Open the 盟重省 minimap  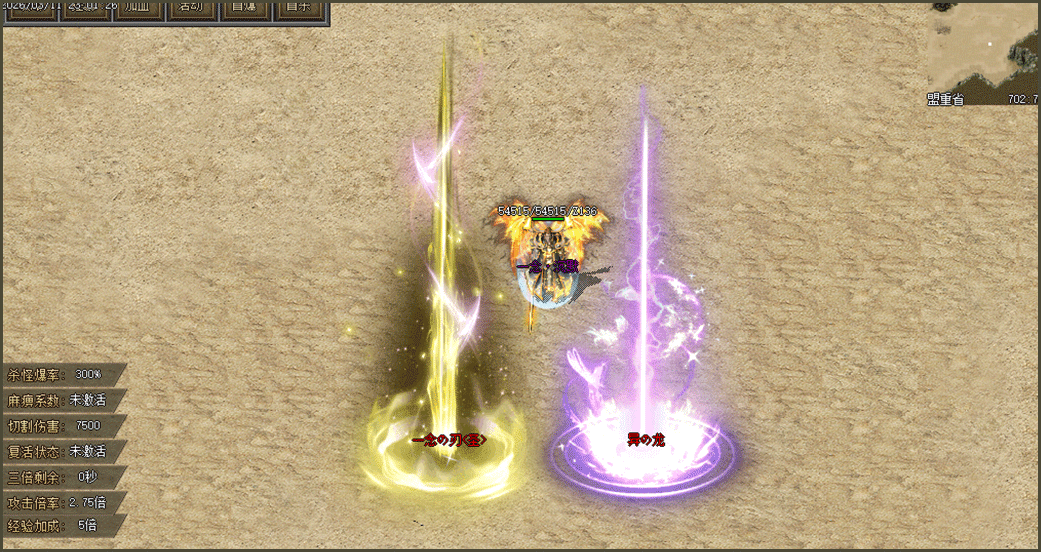(983, 48)
